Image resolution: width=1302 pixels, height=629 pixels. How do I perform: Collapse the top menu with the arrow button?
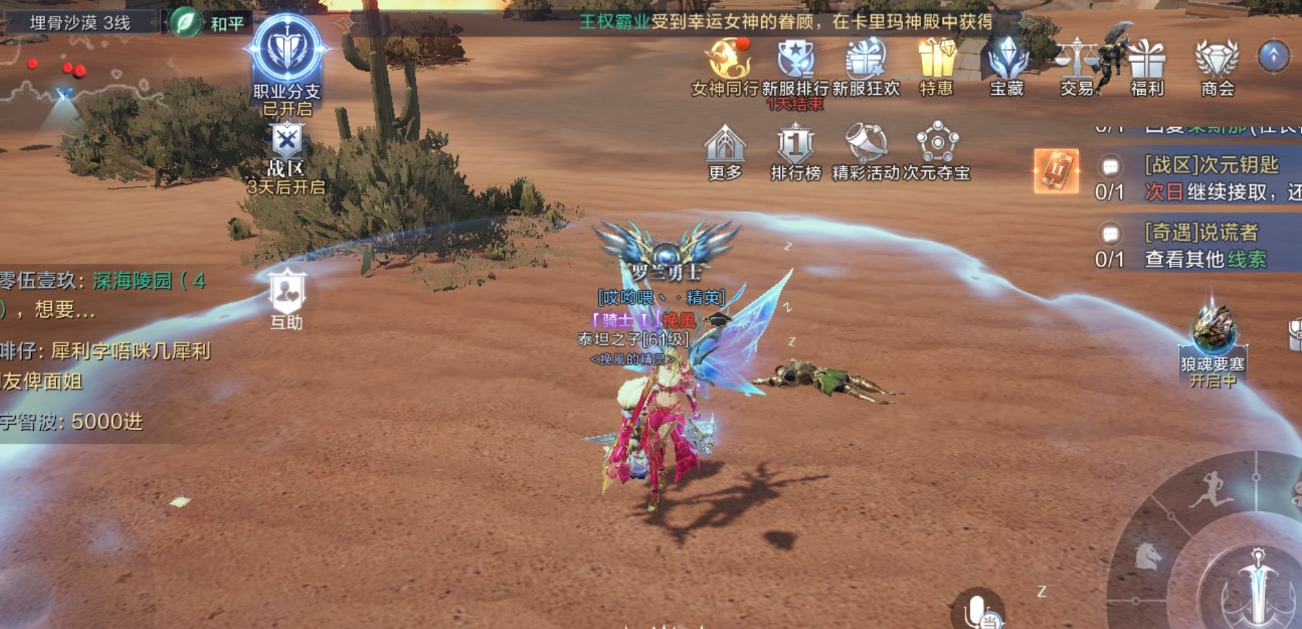tap(1273, 56)
